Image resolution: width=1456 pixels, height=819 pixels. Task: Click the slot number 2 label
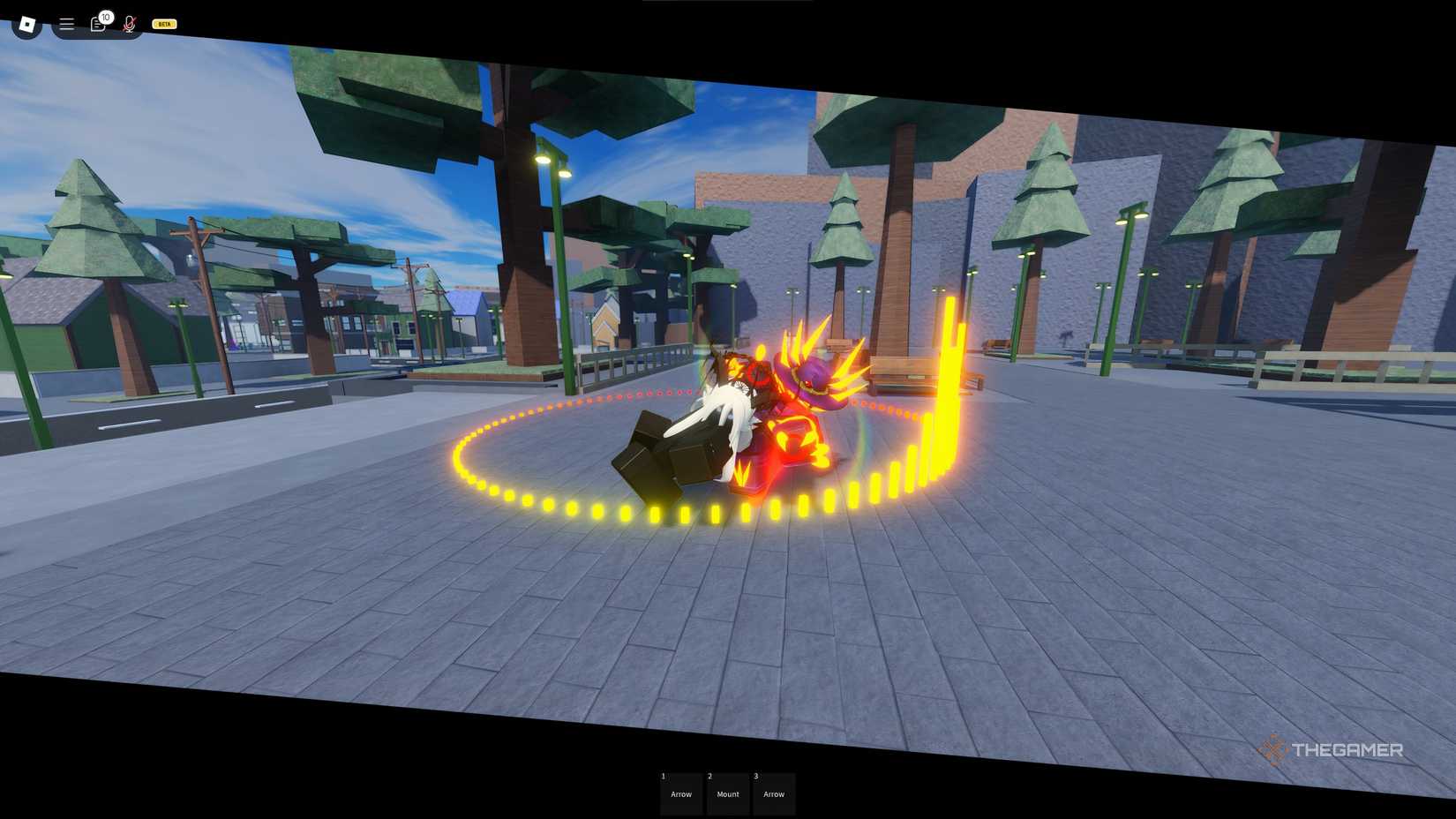click(x=710, y=777)
